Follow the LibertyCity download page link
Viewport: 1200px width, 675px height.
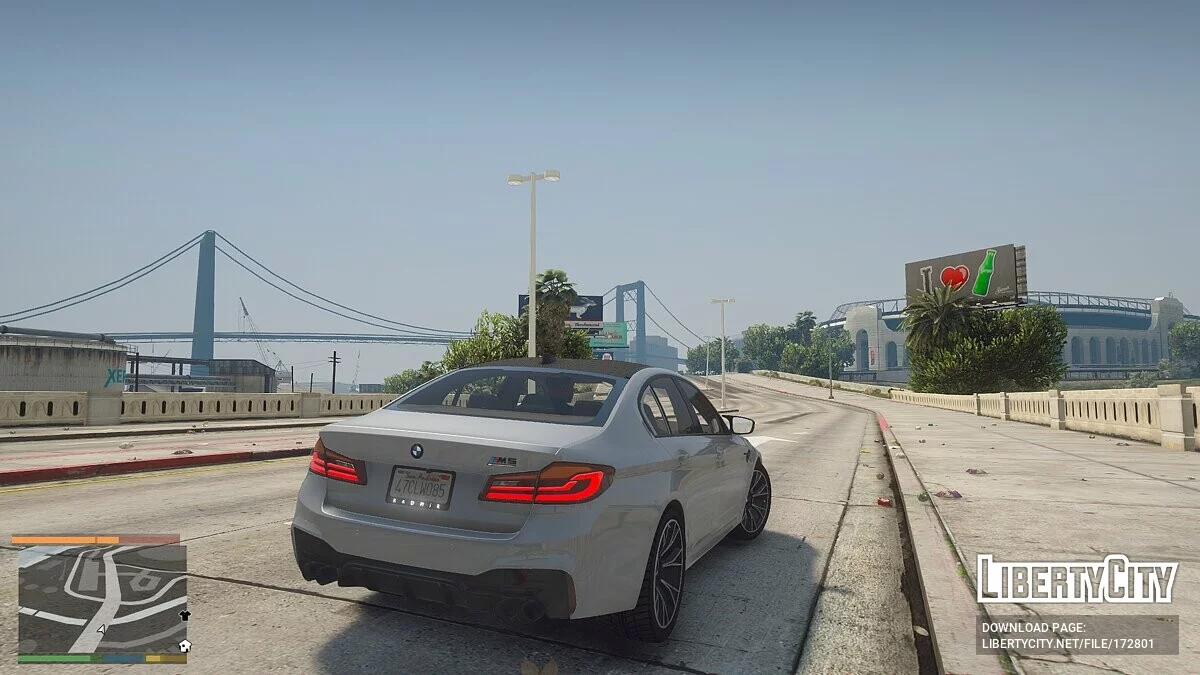[1076, 634]
